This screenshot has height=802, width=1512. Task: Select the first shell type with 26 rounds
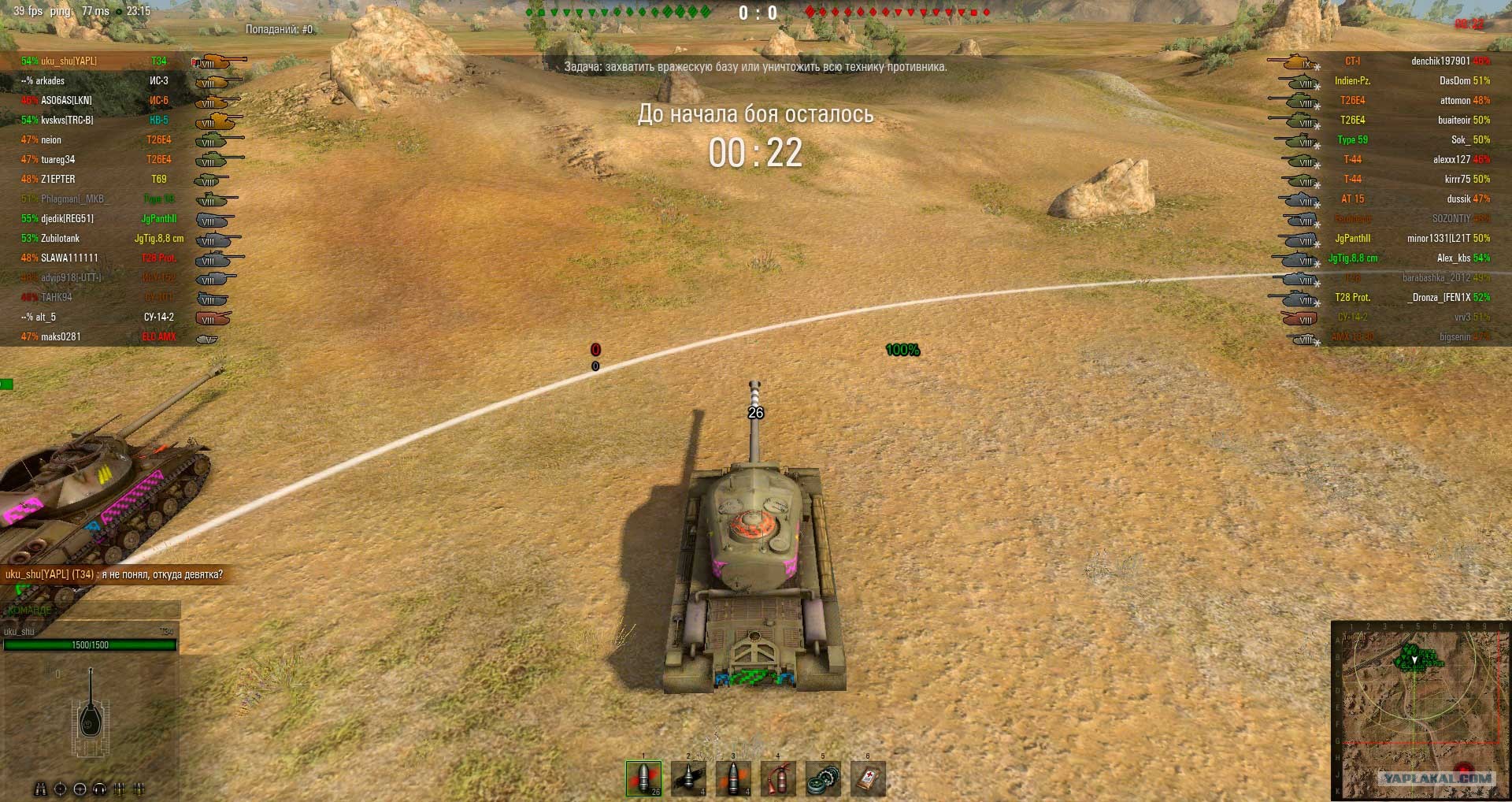coord(643,778)
